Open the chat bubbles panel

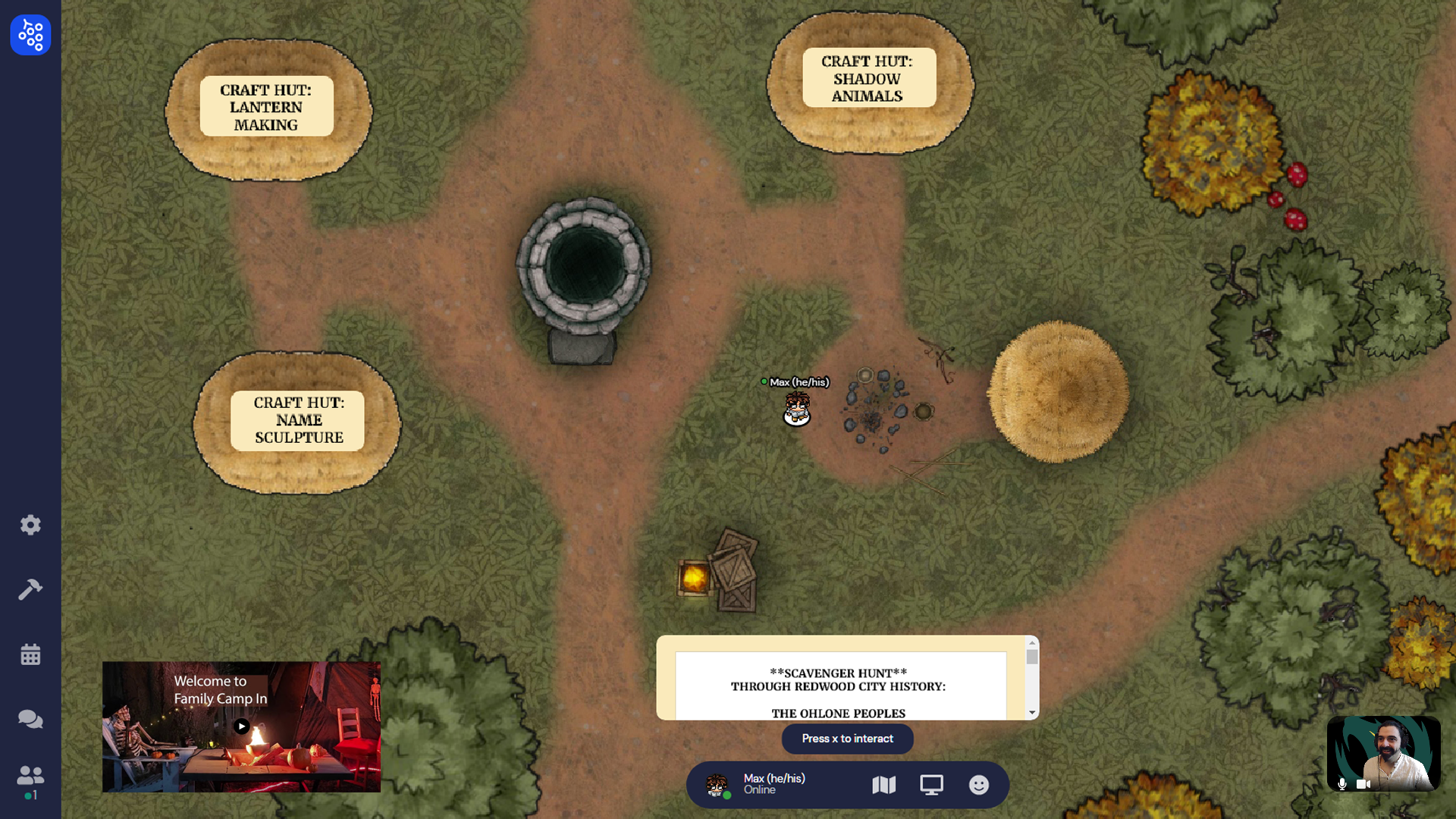(x=30, y=719)
